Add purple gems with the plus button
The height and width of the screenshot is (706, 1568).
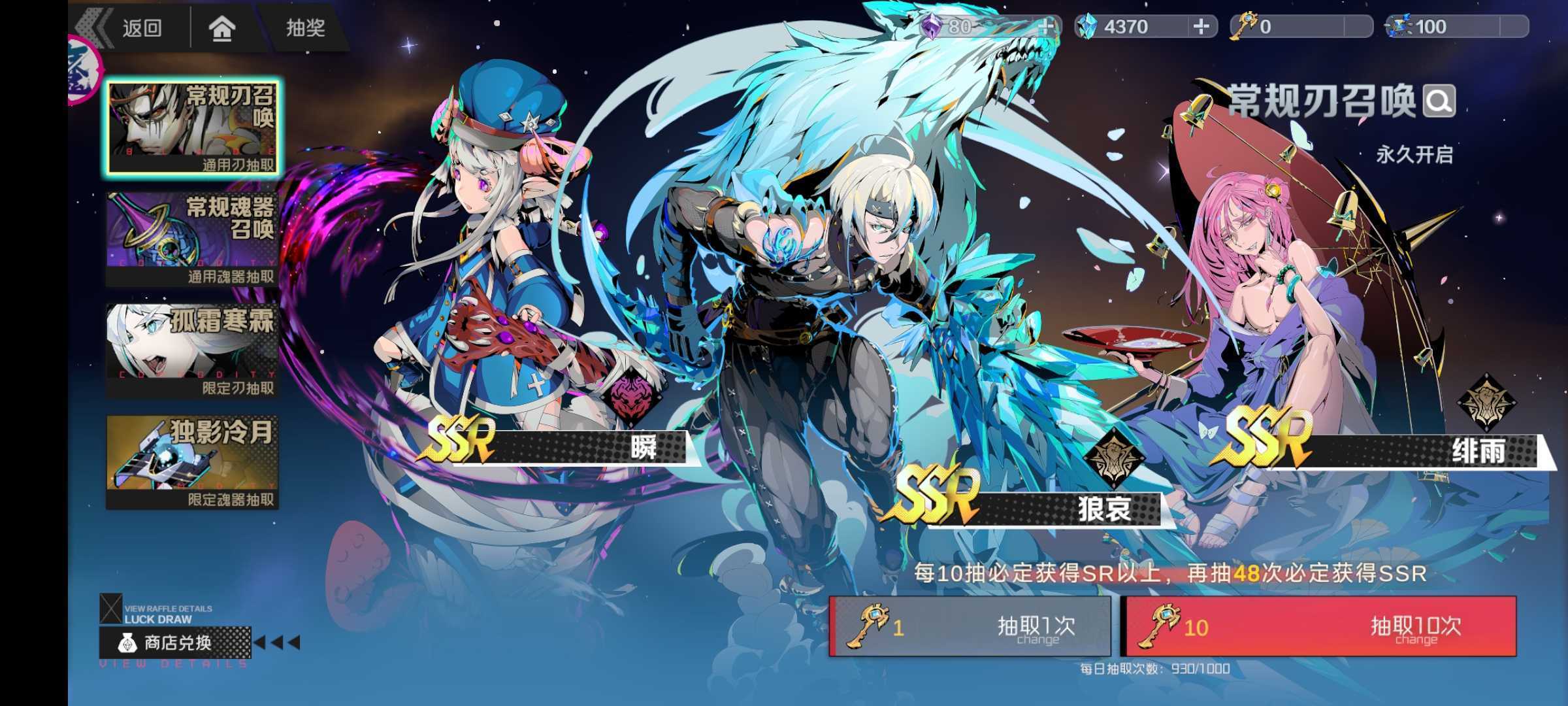tap(1047, 27)
